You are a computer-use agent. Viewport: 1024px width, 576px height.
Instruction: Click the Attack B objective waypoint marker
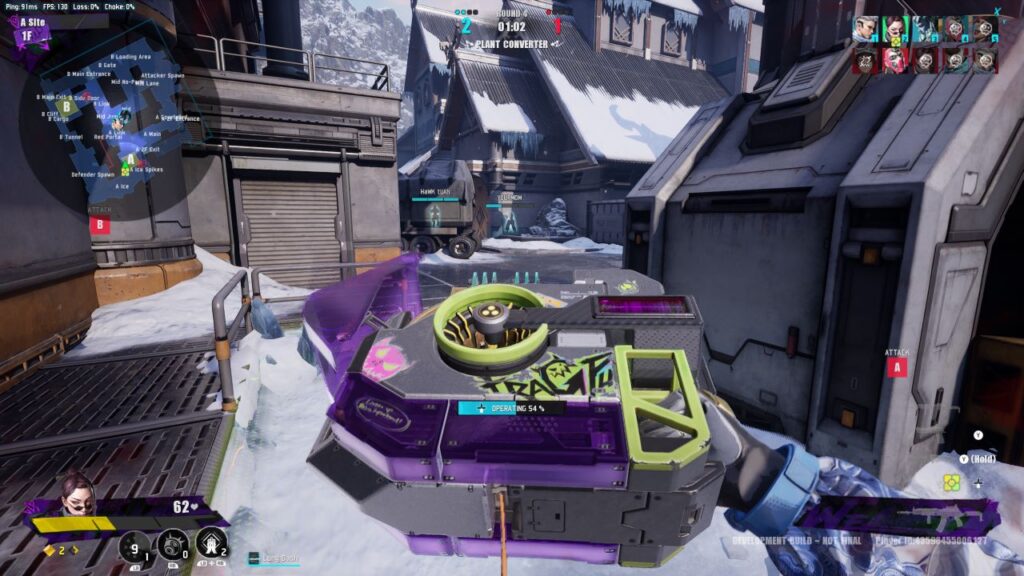coord(99,224)
